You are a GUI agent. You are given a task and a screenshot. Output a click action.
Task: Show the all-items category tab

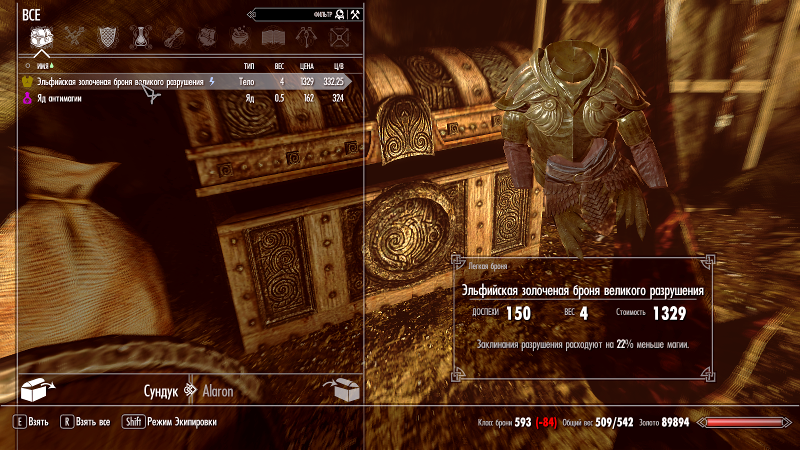click(x=41, y=38)
